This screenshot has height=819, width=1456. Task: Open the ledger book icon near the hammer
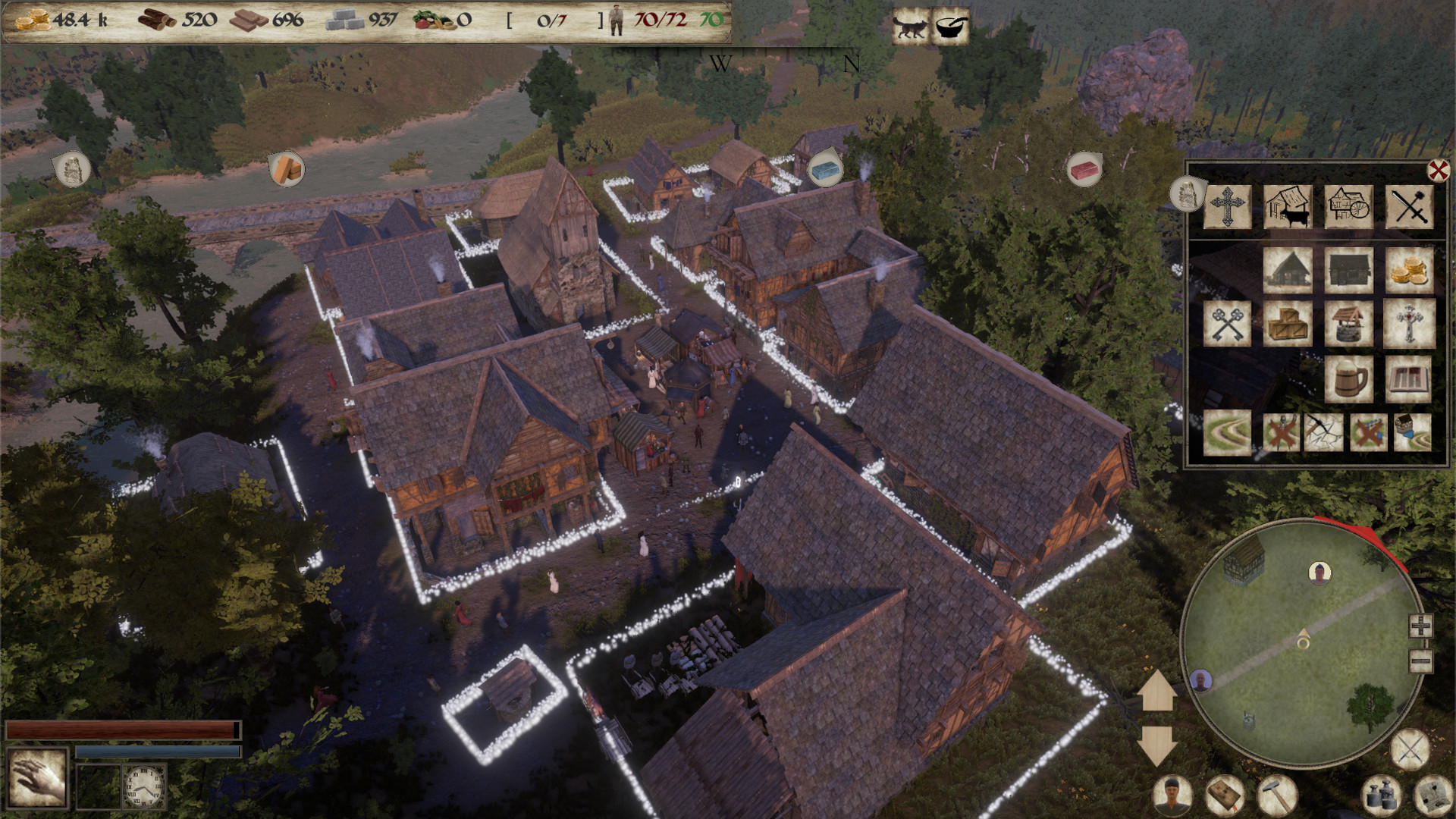(1224, 796)
